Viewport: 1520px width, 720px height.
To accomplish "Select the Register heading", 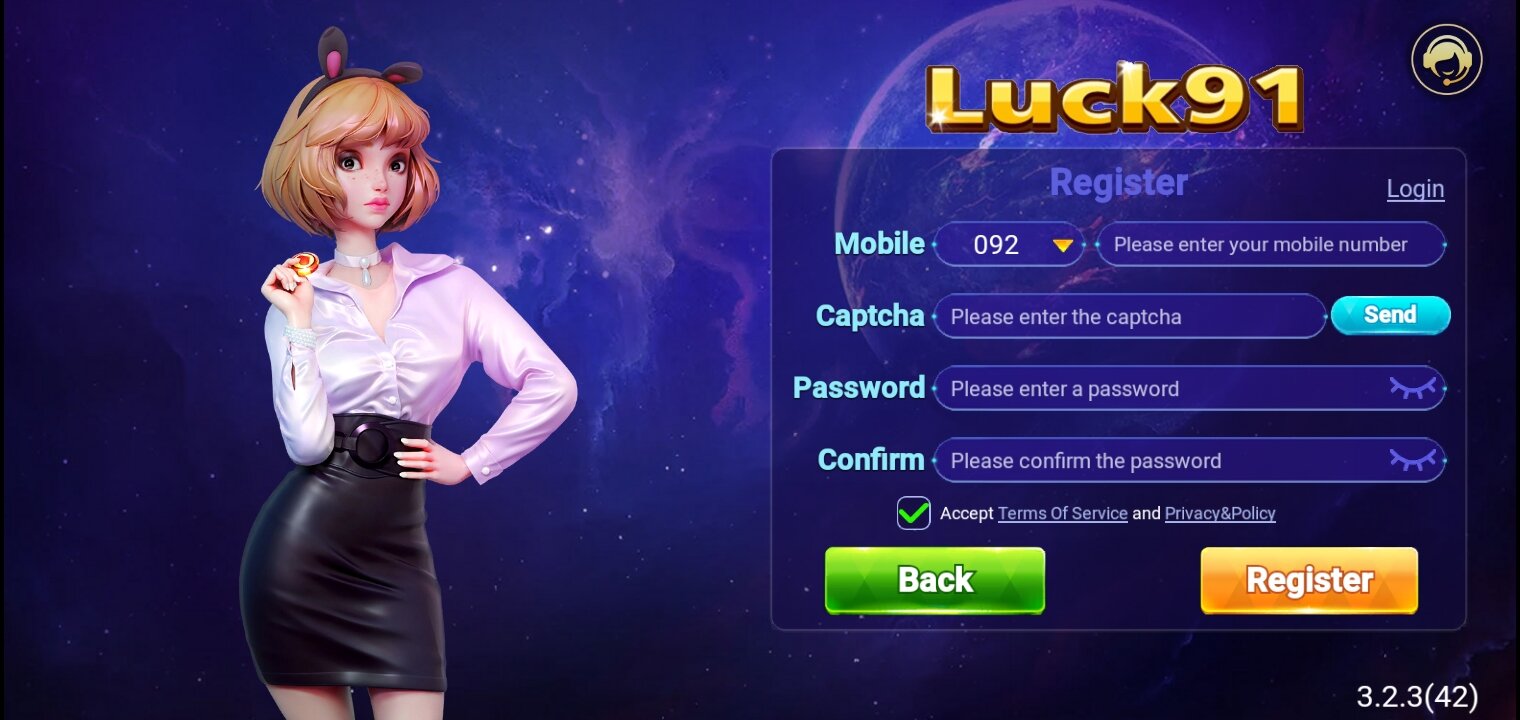I will coord(1117,183).
